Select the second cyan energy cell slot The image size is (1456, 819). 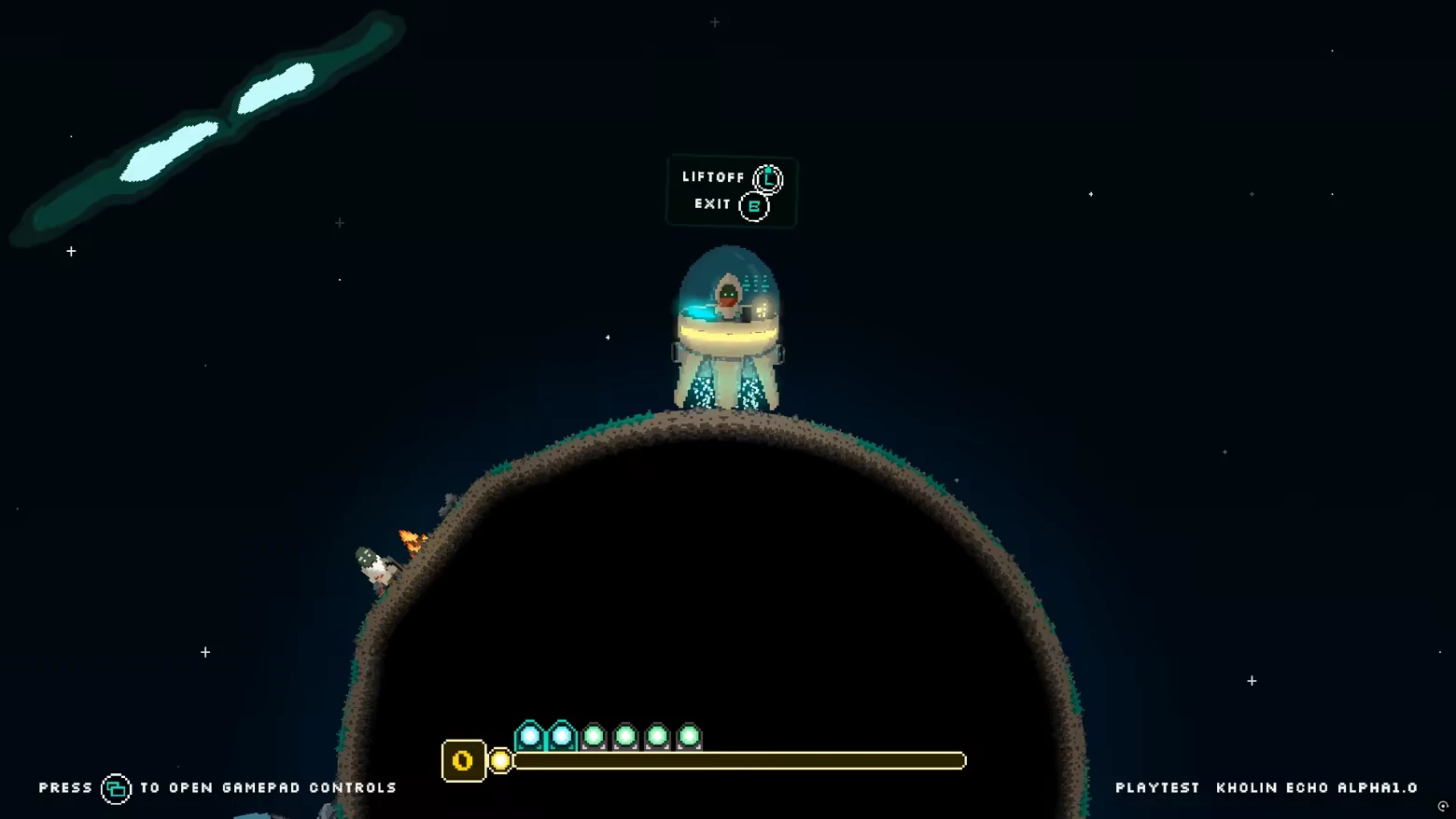pyautogui.click(x=560, y=737)
